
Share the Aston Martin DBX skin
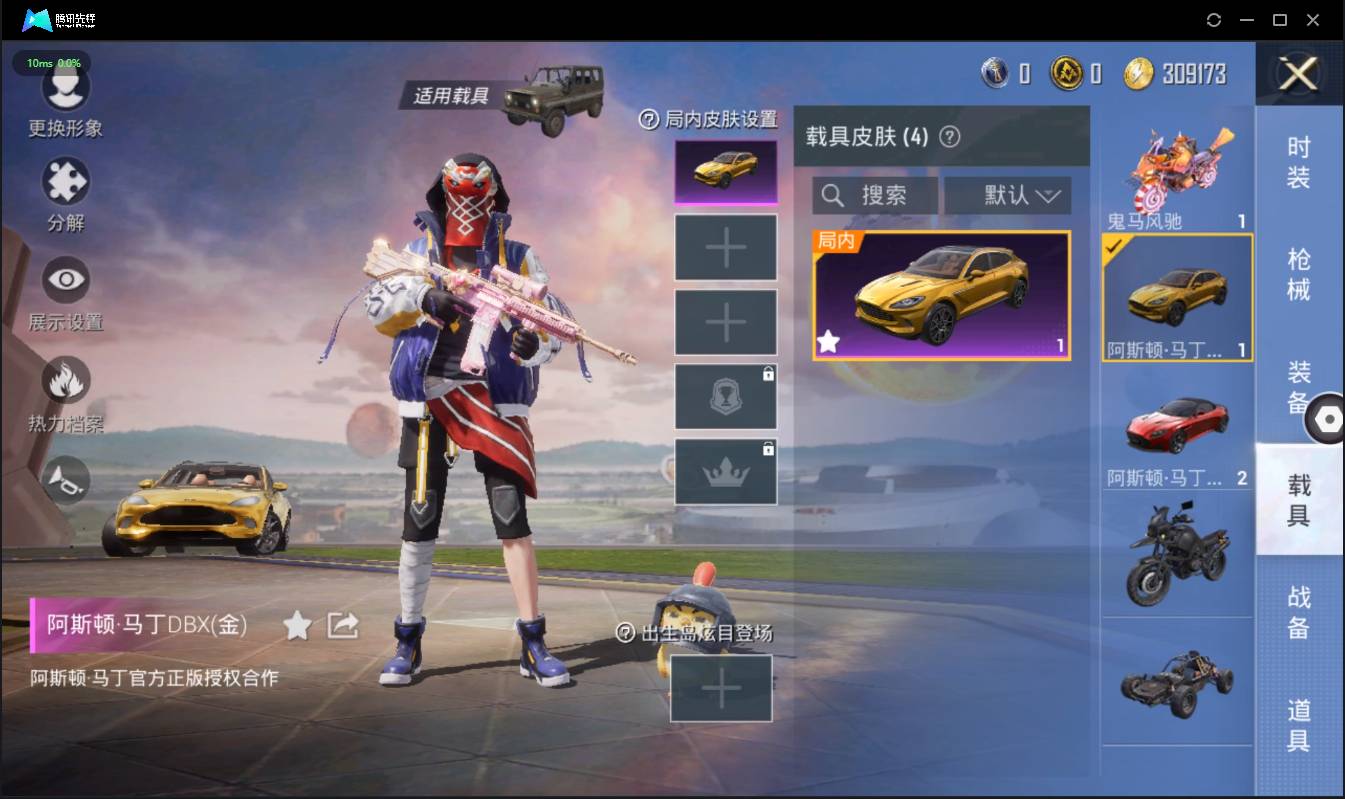tap(343, 626)
